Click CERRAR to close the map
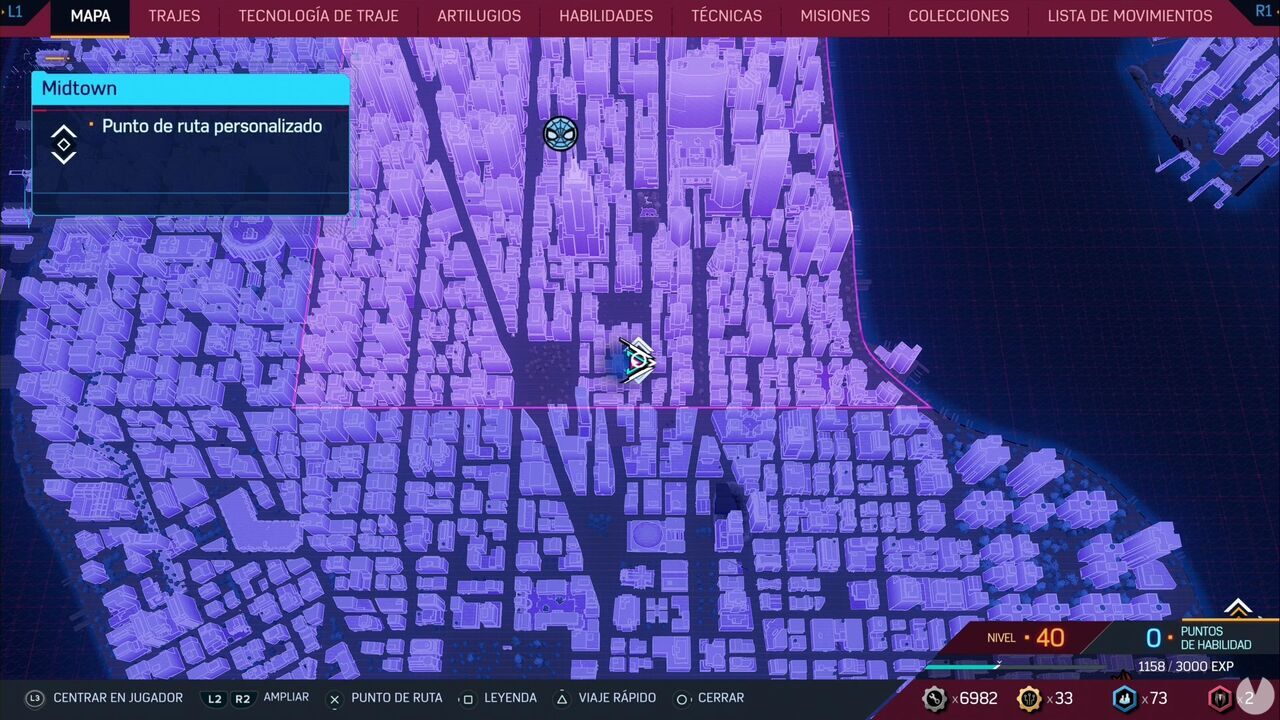 click(x=722, y=698)
